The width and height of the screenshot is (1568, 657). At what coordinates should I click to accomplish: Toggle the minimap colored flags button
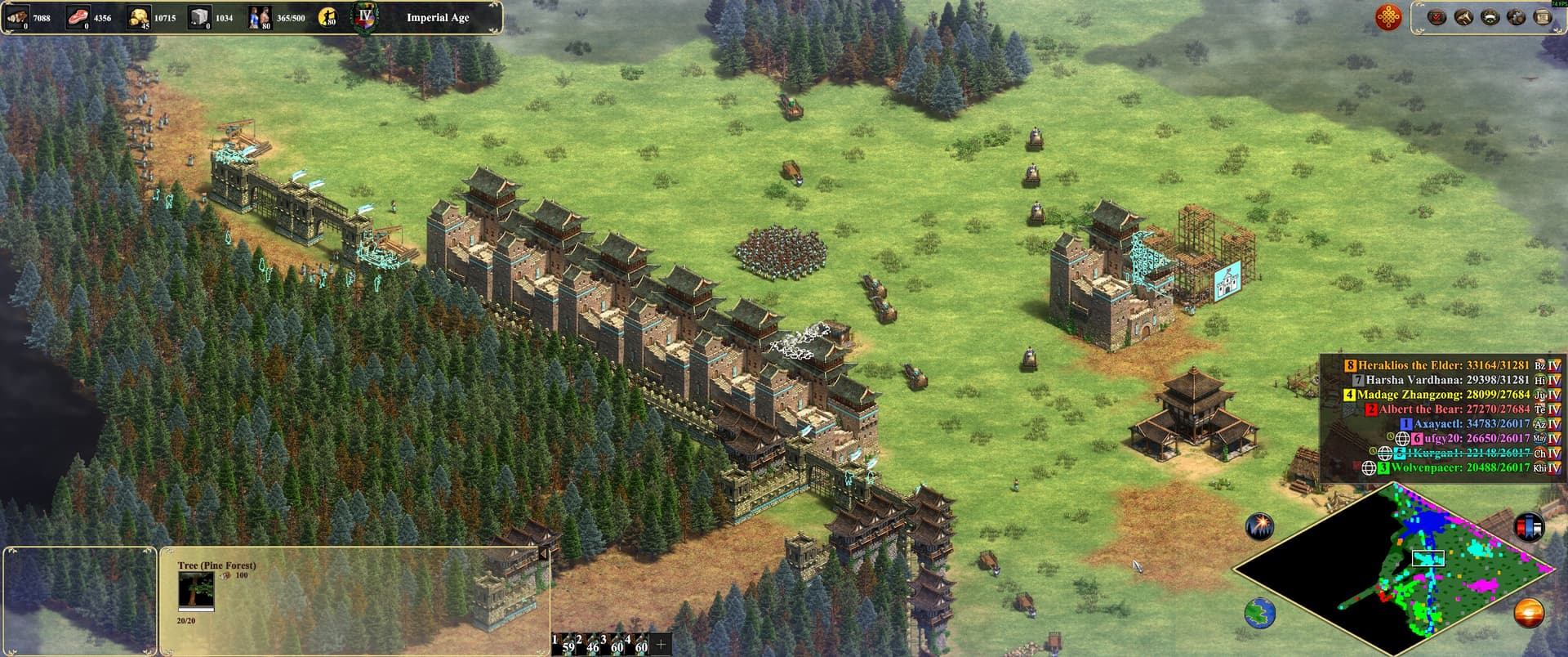click(x=1529, y=527)
